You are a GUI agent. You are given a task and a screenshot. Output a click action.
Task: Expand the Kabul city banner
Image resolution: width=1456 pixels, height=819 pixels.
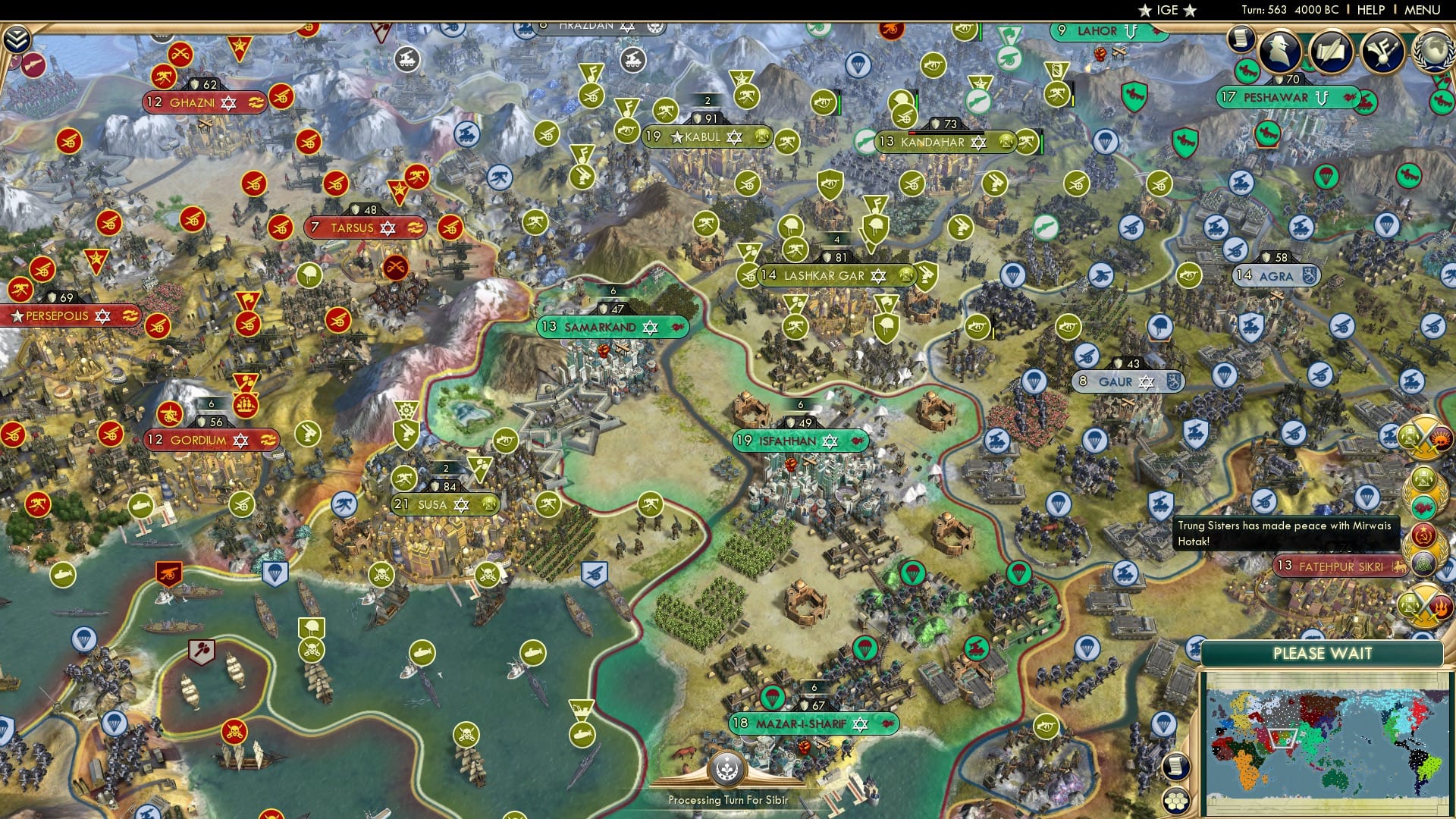pos(709,137)
